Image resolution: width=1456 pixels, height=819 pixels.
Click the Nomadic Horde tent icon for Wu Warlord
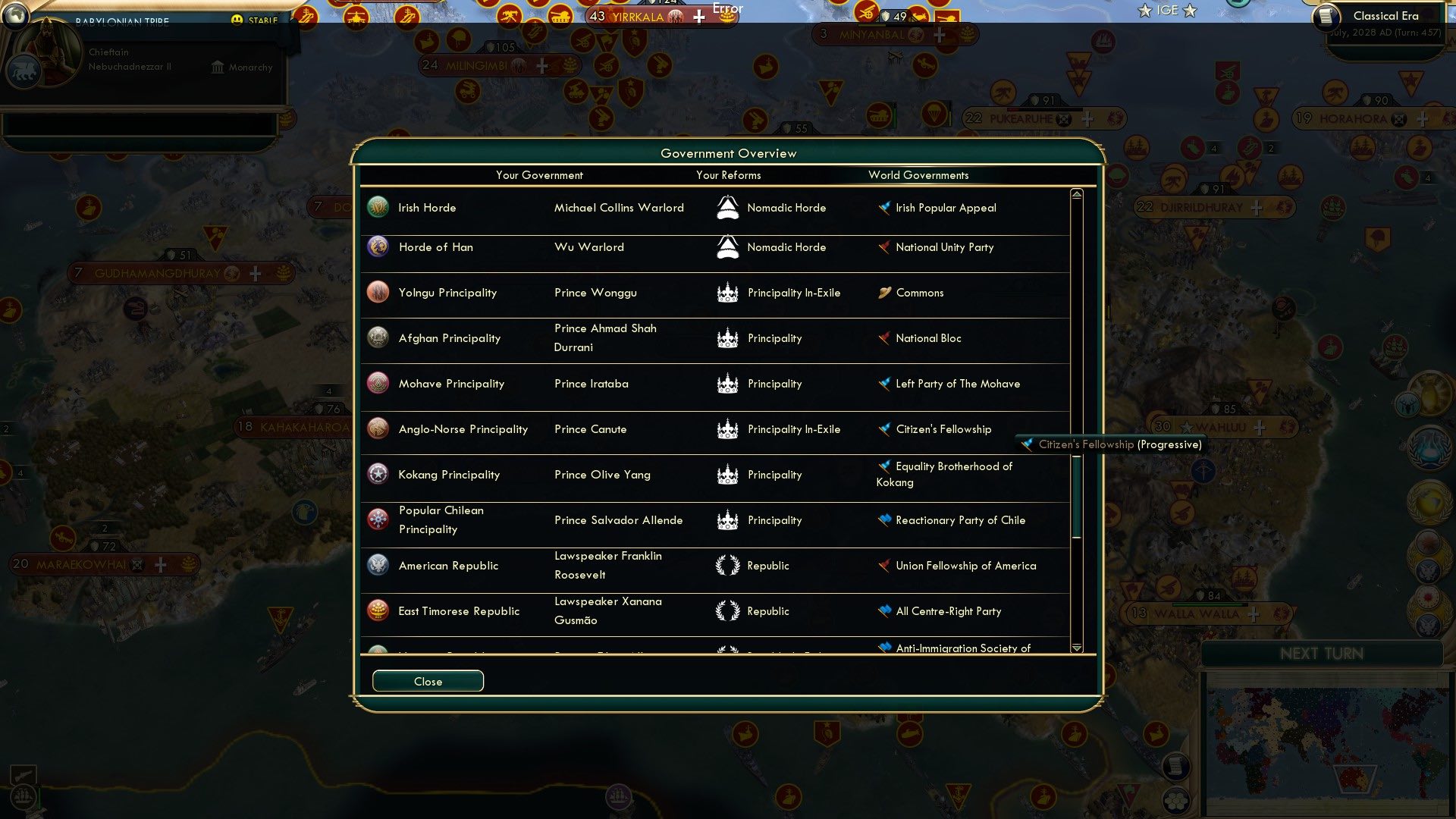(728, 246)
